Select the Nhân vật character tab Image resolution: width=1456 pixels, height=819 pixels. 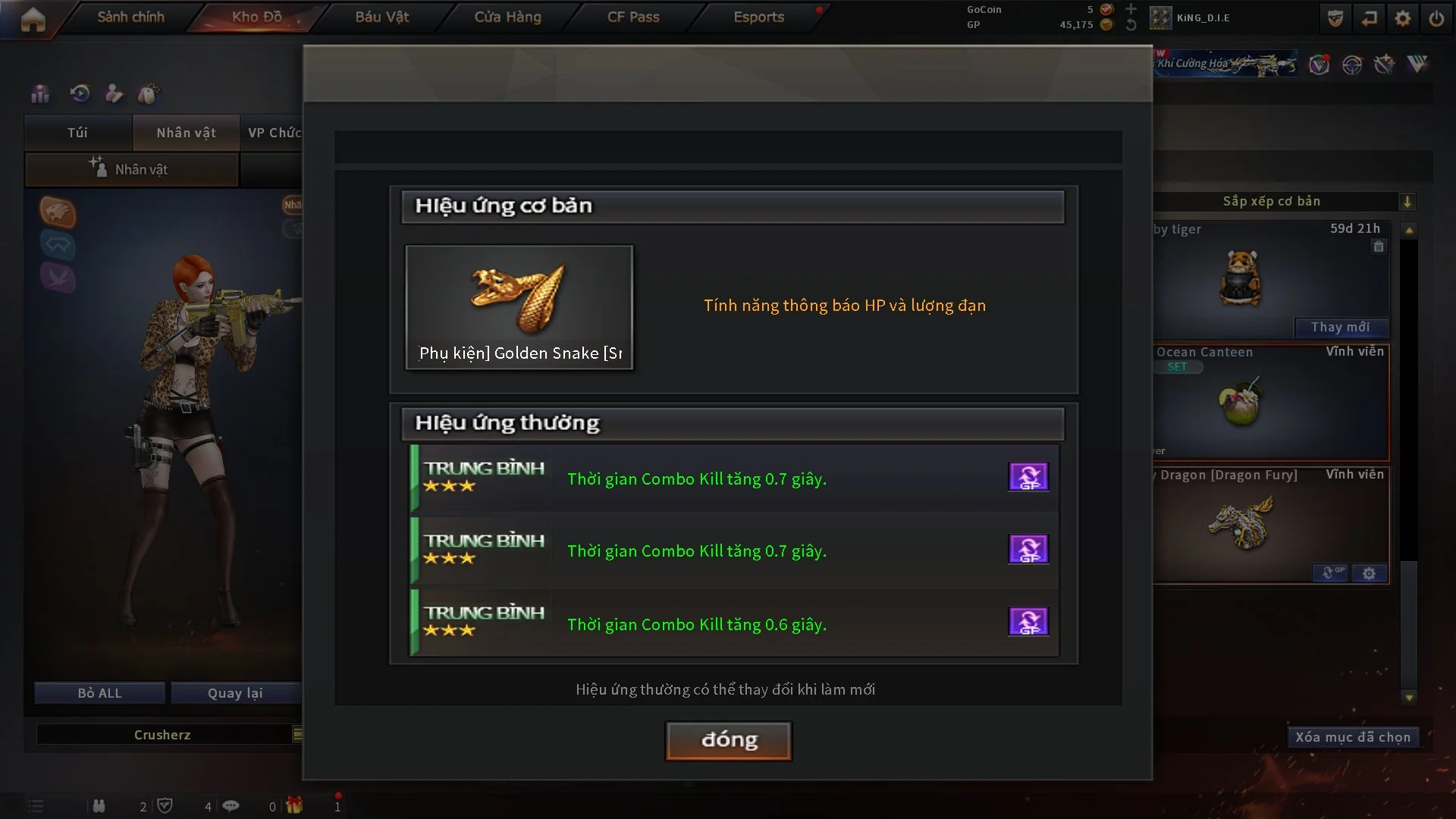coord(186,133)
